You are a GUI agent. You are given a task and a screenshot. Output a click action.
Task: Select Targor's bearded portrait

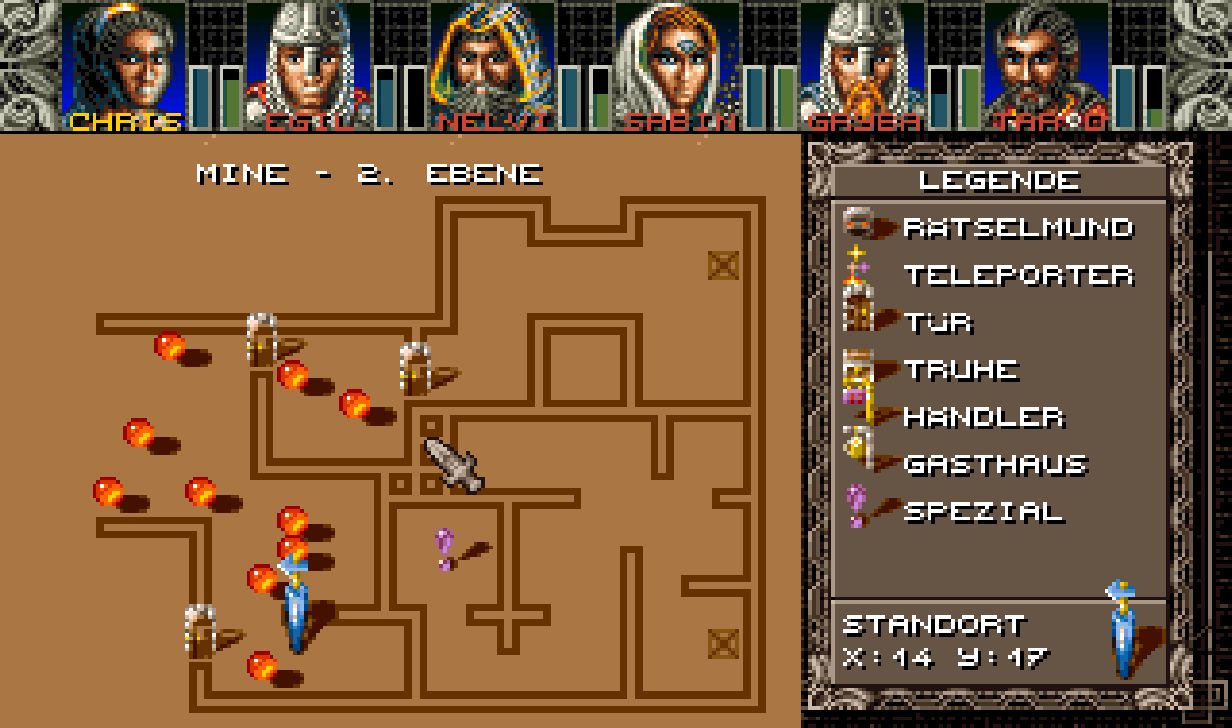point(1047,62)
